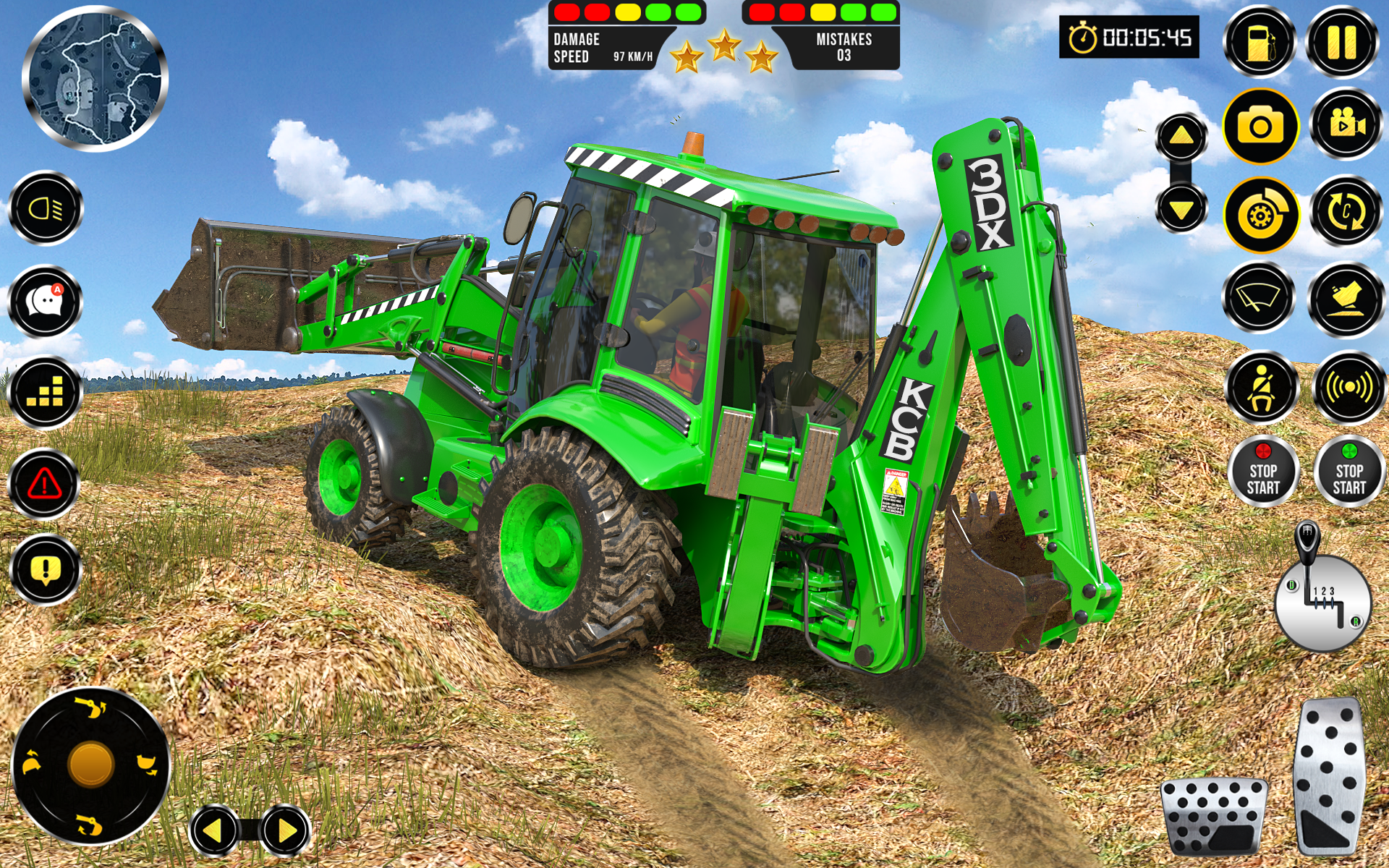1389x868 pixels.
Task: Fasten the seatbelt icon
Action: pos(1258,385)
